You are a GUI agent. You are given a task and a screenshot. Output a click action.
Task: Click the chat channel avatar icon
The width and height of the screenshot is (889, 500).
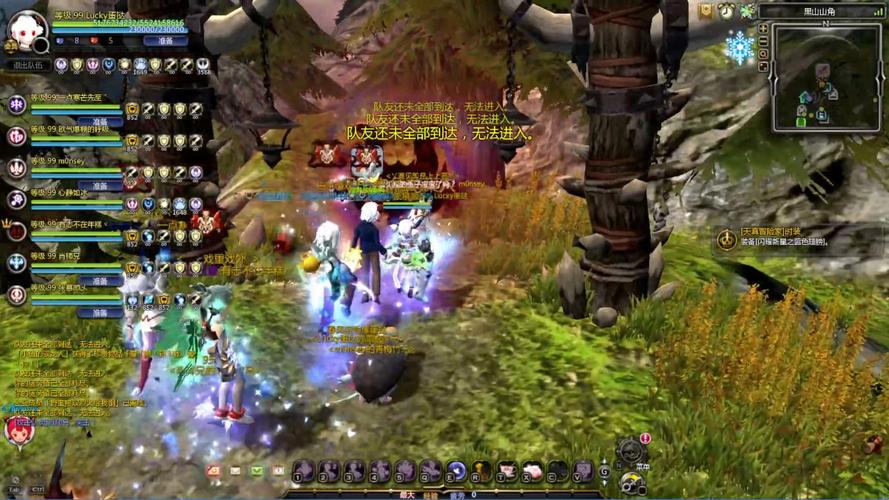click(19, 431)
